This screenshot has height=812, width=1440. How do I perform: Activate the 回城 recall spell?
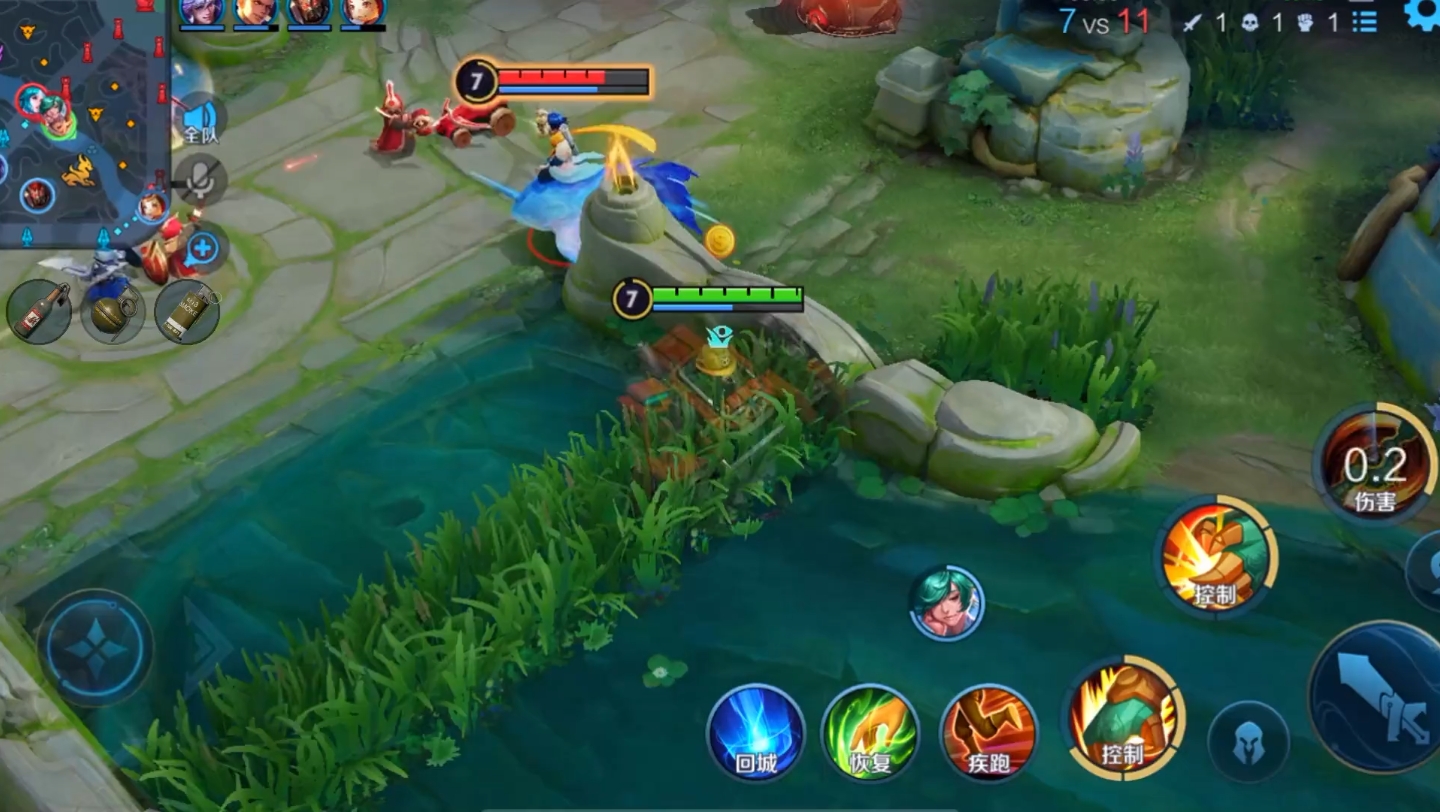point(756,733)
